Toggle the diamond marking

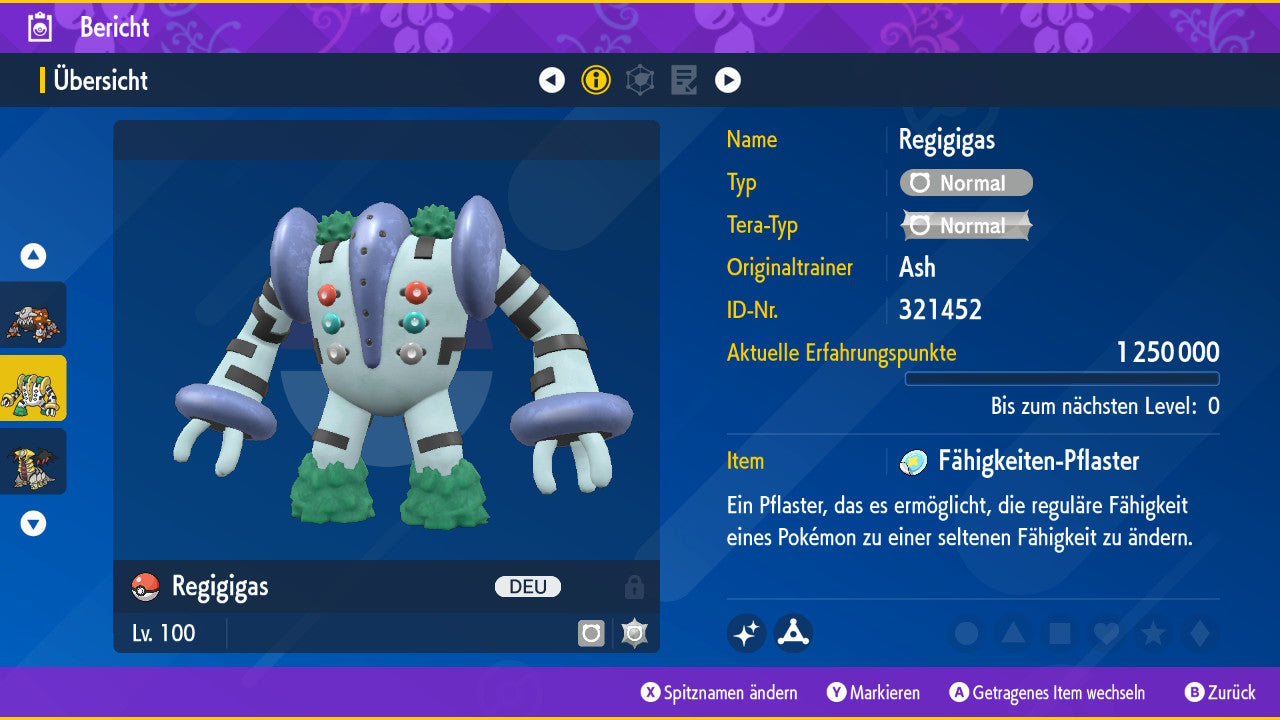(1198, 633)
